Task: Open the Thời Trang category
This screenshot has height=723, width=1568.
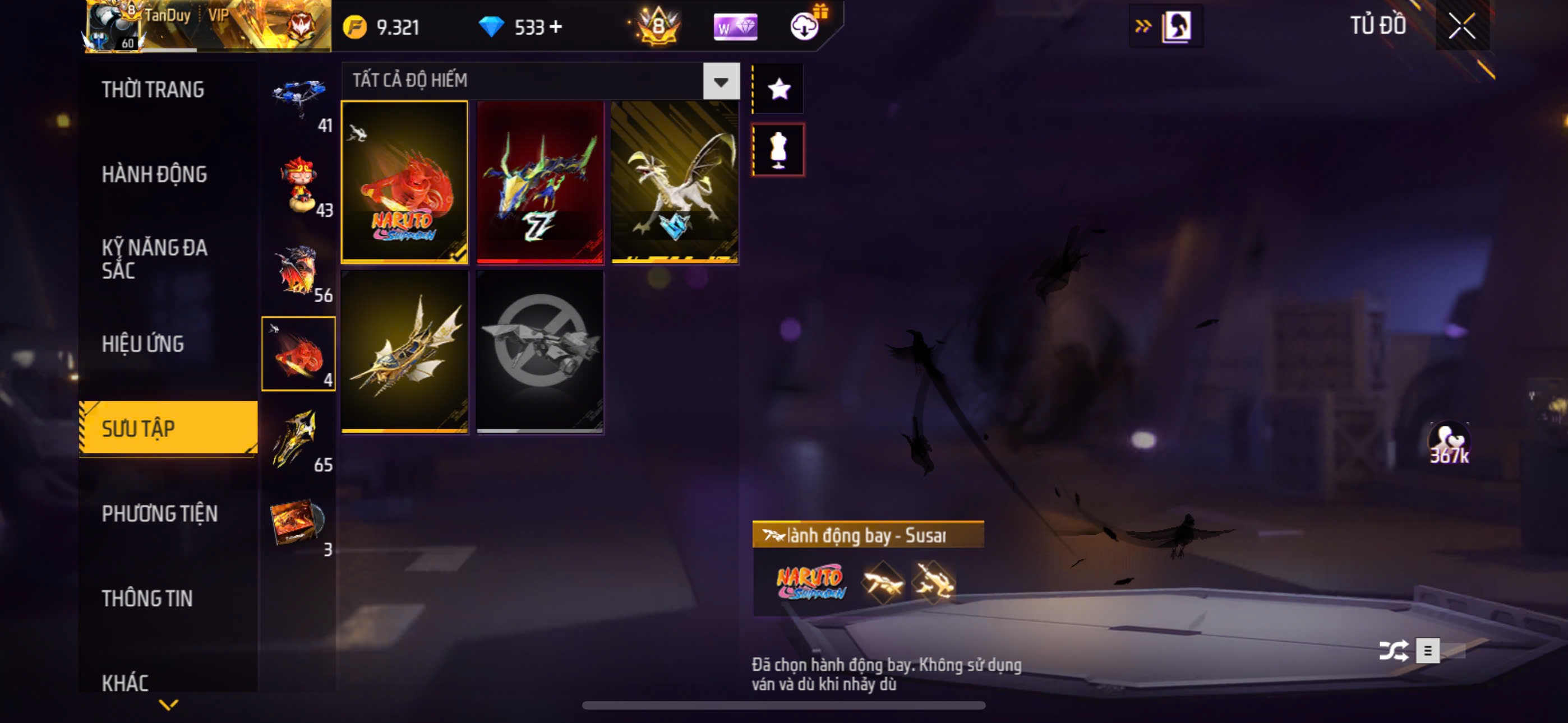Action: tap(153, 90)
